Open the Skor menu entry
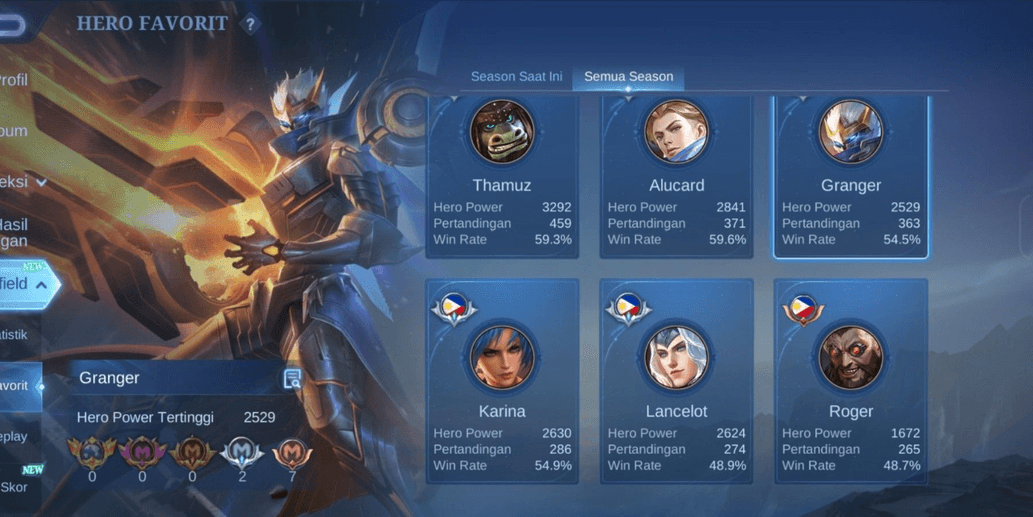Screen dimensions: 1033x517 [x=14, y=487]
